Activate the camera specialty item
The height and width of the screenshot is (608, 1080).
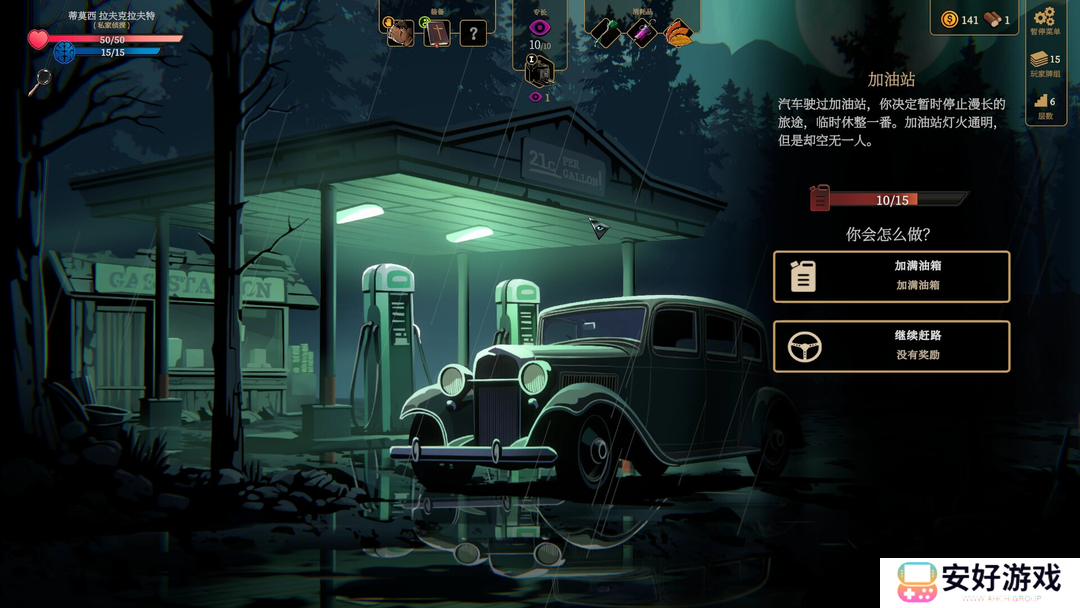coord(539,71)
